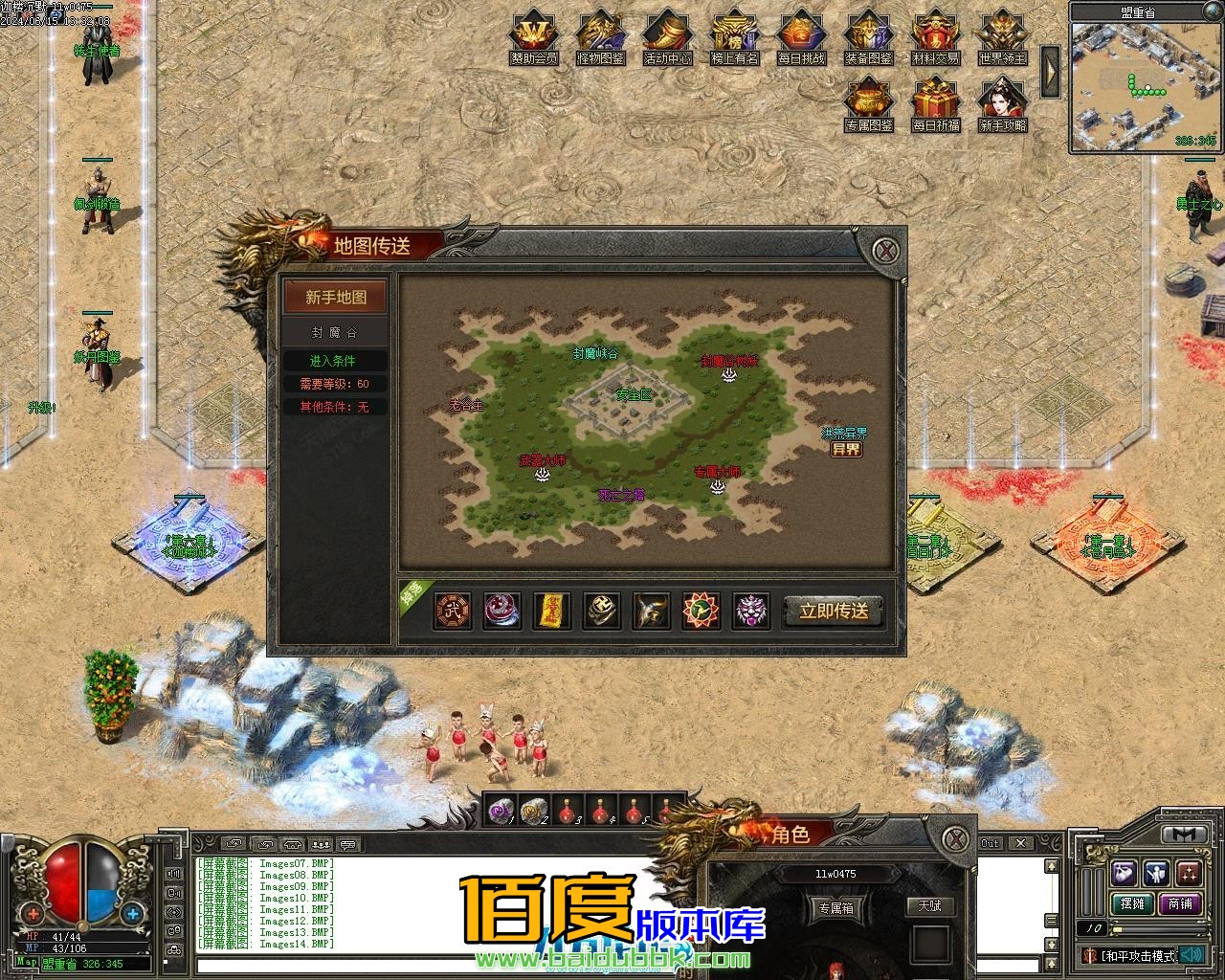The width and height of the screenshot is (1225, 980).
Task: Click the 立即传送 teleport now button
Action: [x=834, y=612]
